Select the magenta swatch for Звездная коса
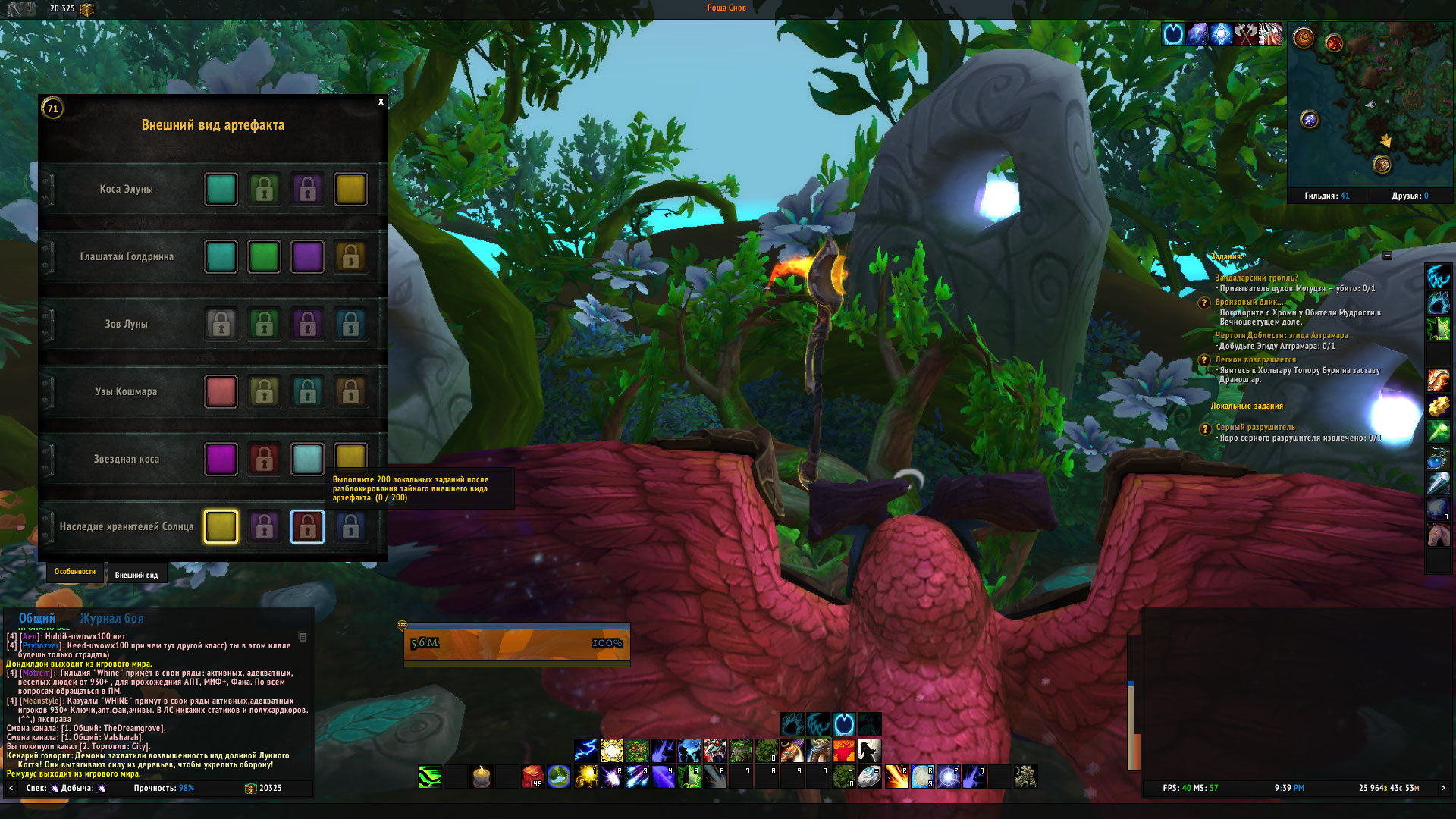Viewport: 1456px width, 819px height. (x=221, y=460)
